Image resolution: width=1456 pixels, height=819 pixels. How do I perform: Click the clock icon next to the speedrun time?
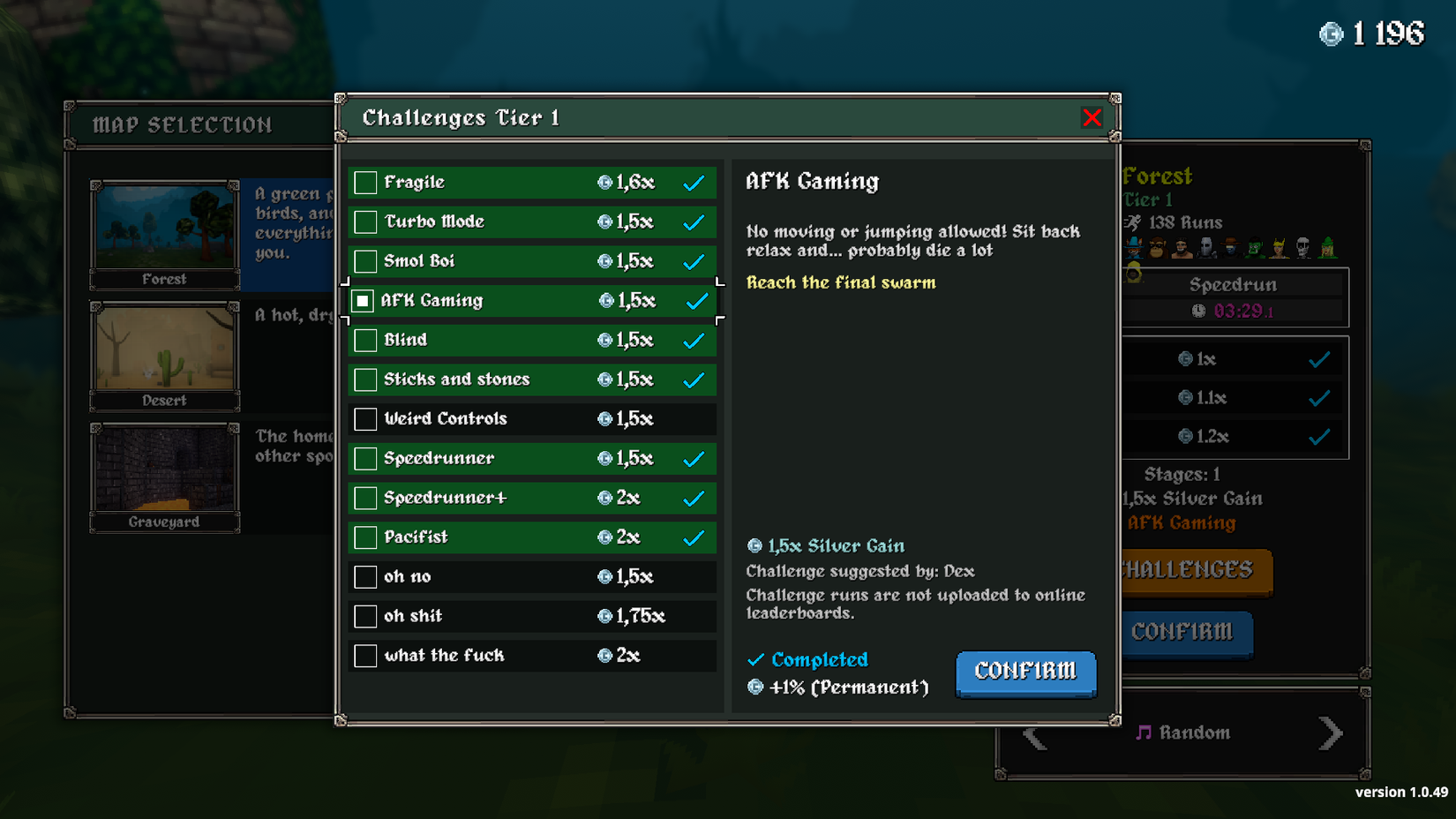1199,311
